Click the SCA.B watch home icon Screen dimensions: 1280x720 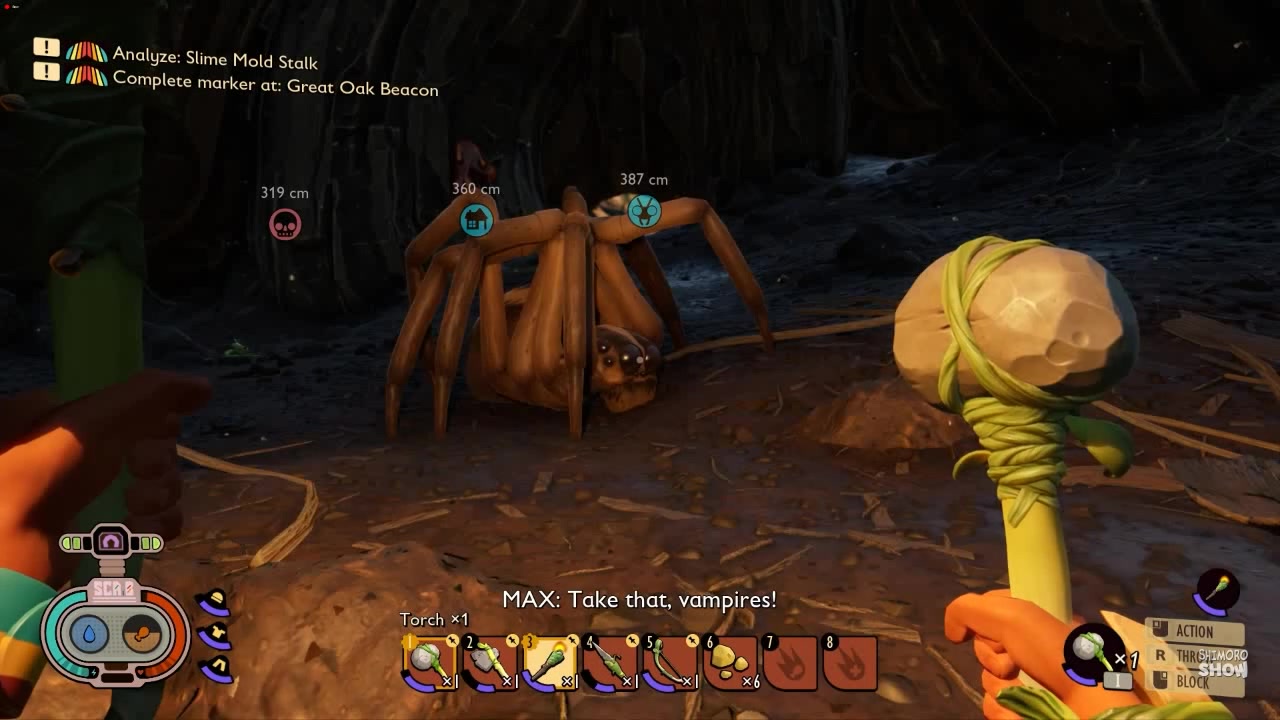(x=111, y=543)
